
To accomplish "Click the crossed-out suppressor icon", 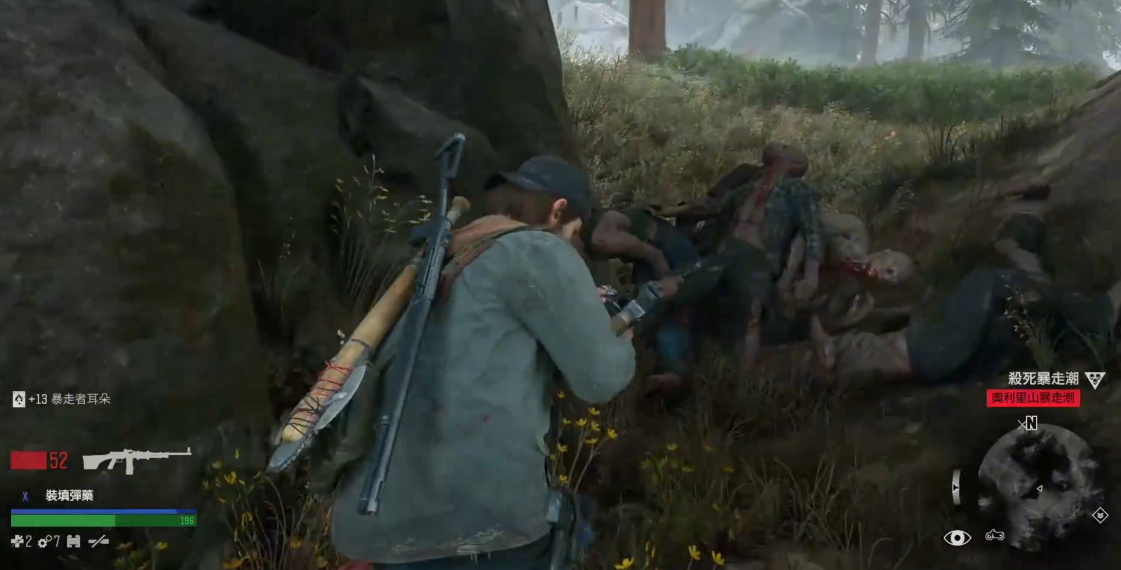I will (x=98, y=541).
